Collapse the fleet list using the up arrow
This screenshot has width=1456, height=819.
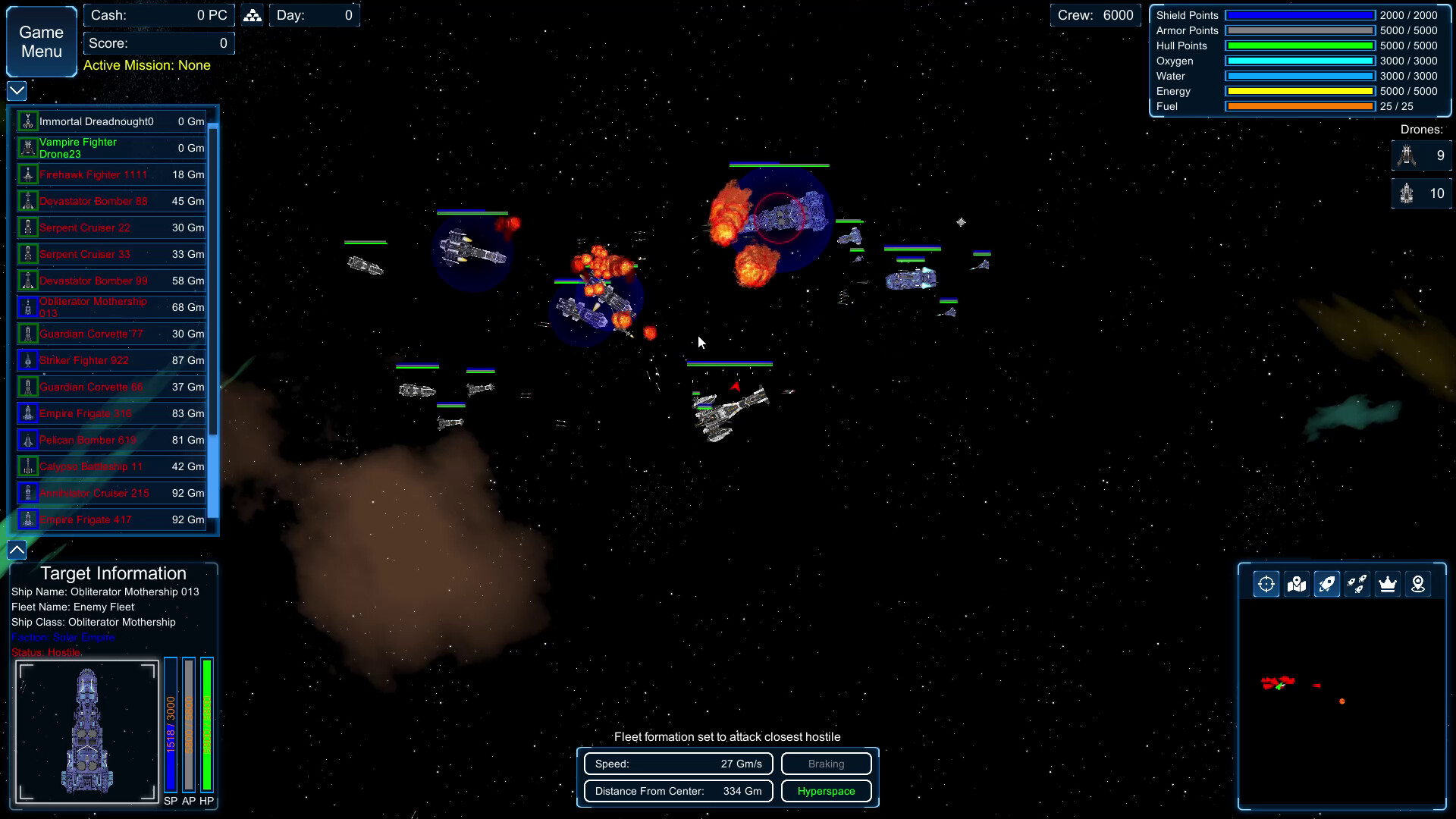tap(15, 548)
